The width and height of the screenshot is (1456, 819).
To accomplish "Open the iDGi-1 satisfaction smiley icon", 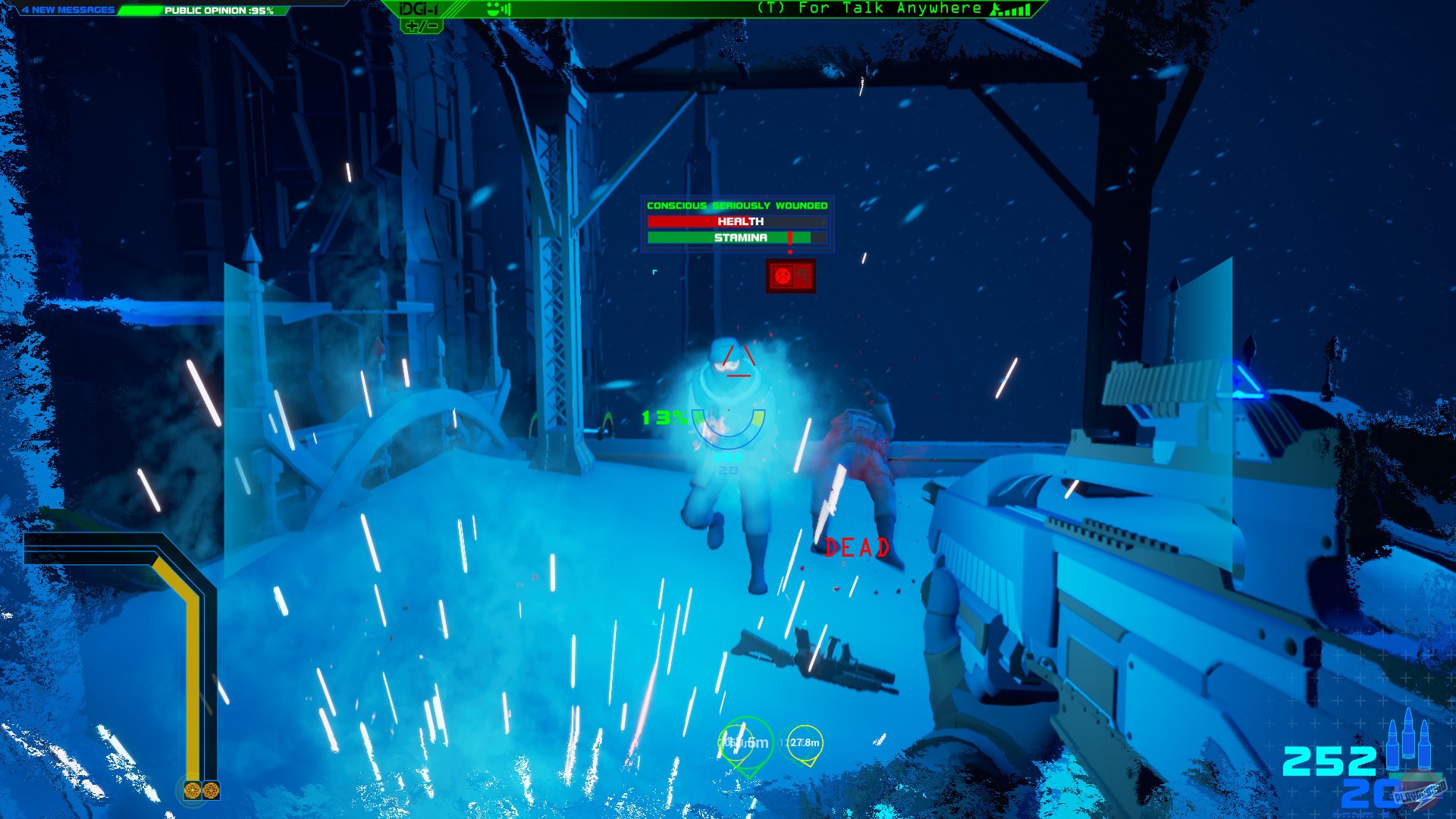I will click(x=493, y=9).
